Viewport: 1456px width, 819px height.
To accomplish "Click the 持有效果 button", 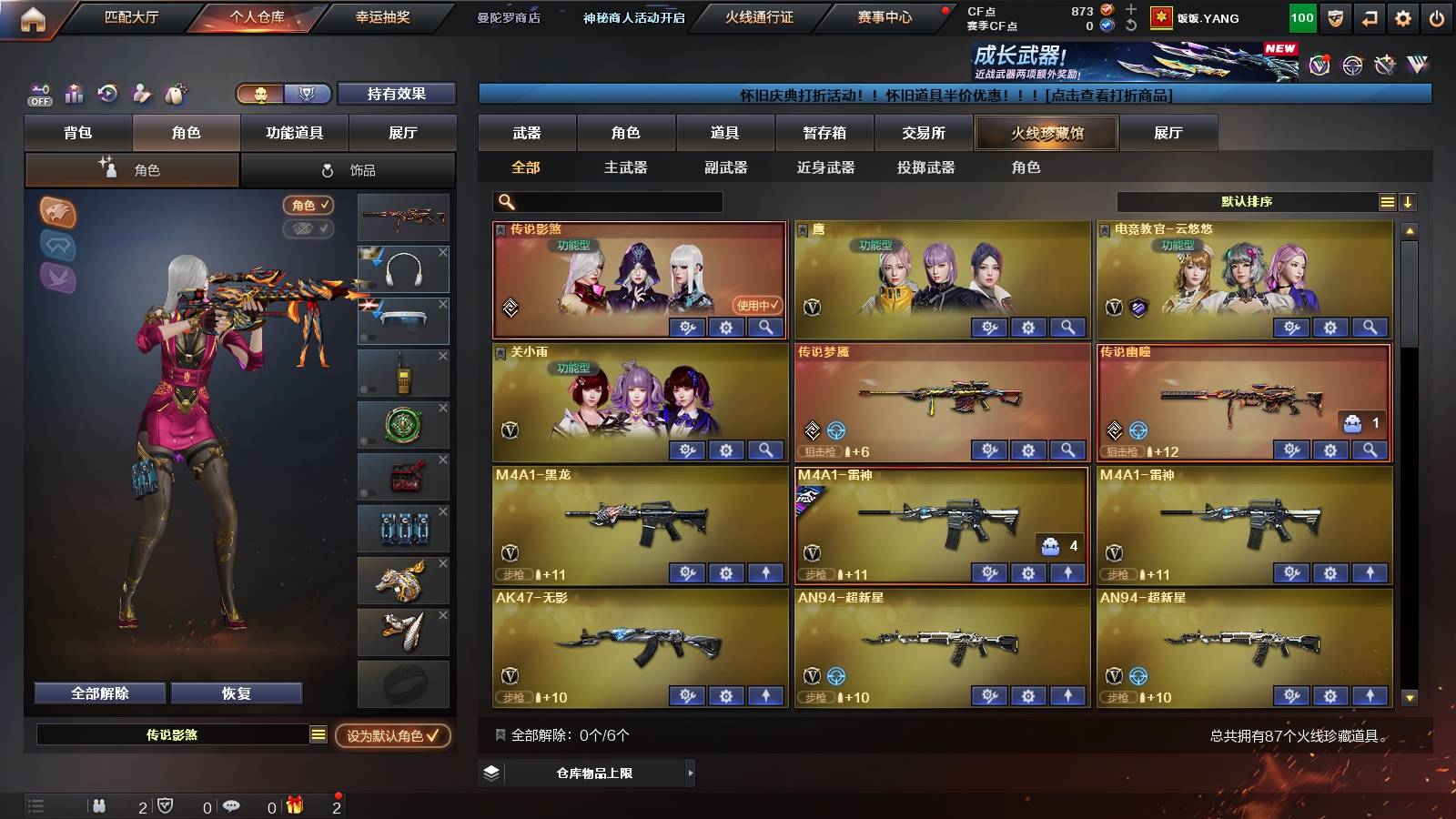I will click(x=397, y=94).
